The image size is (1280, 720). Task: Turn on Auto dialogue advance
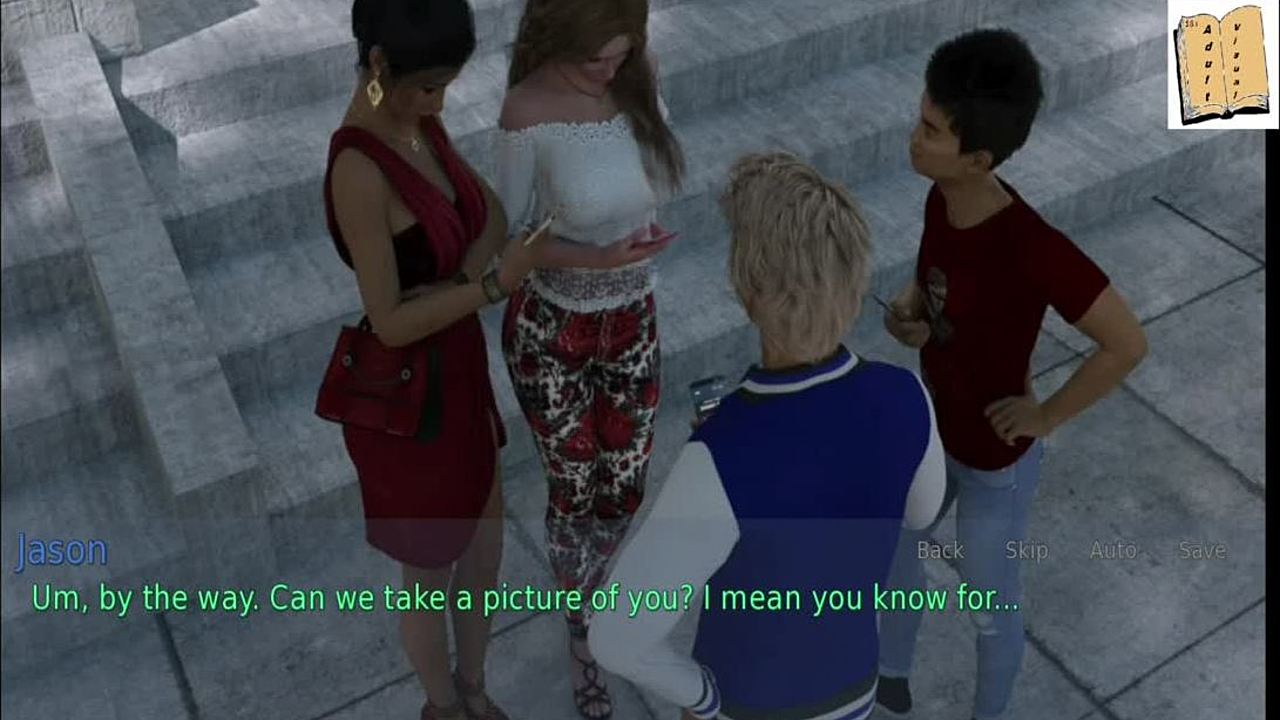tap(1113, 550)
